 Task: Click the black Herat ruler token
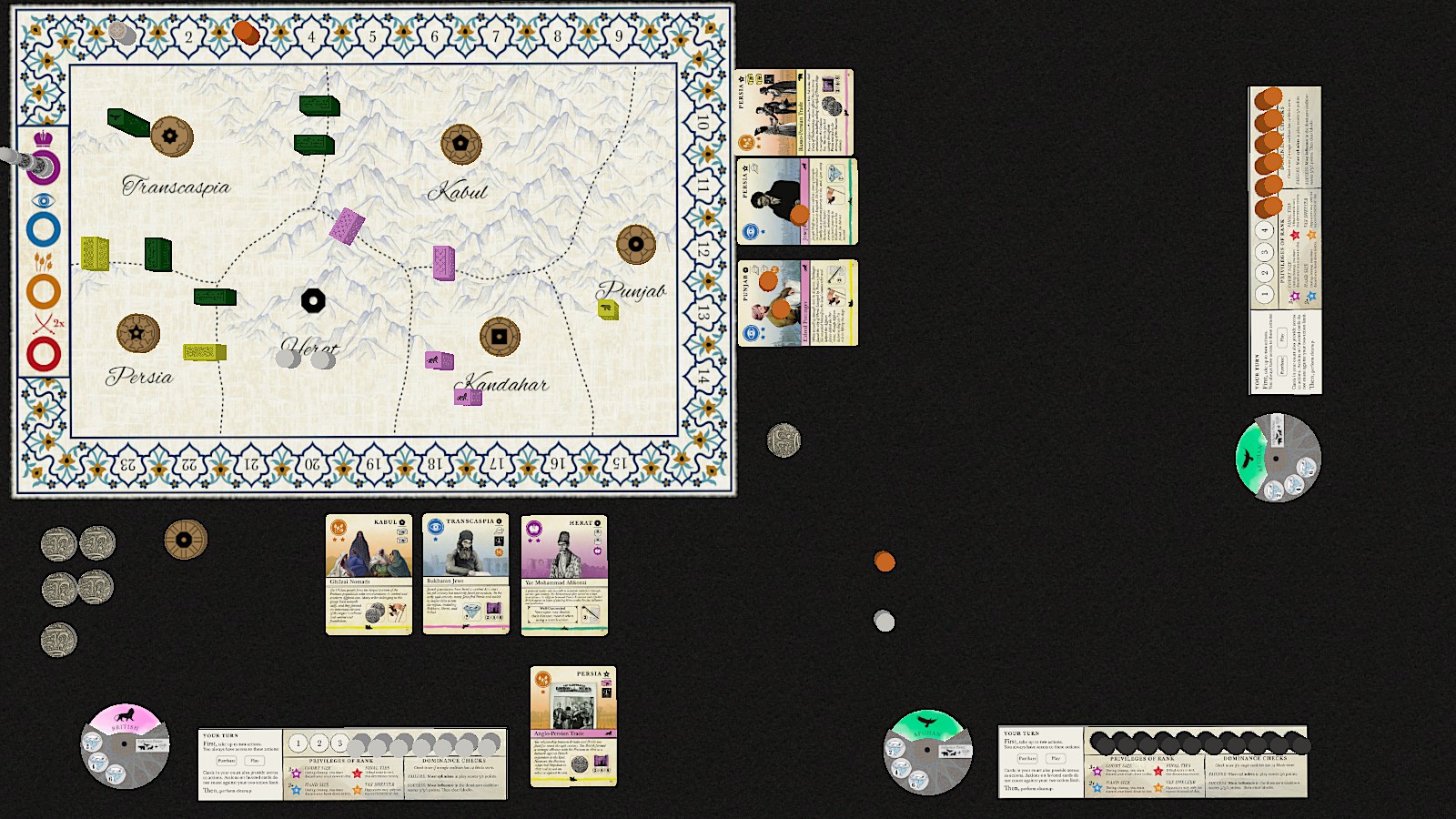coord(313,300)
